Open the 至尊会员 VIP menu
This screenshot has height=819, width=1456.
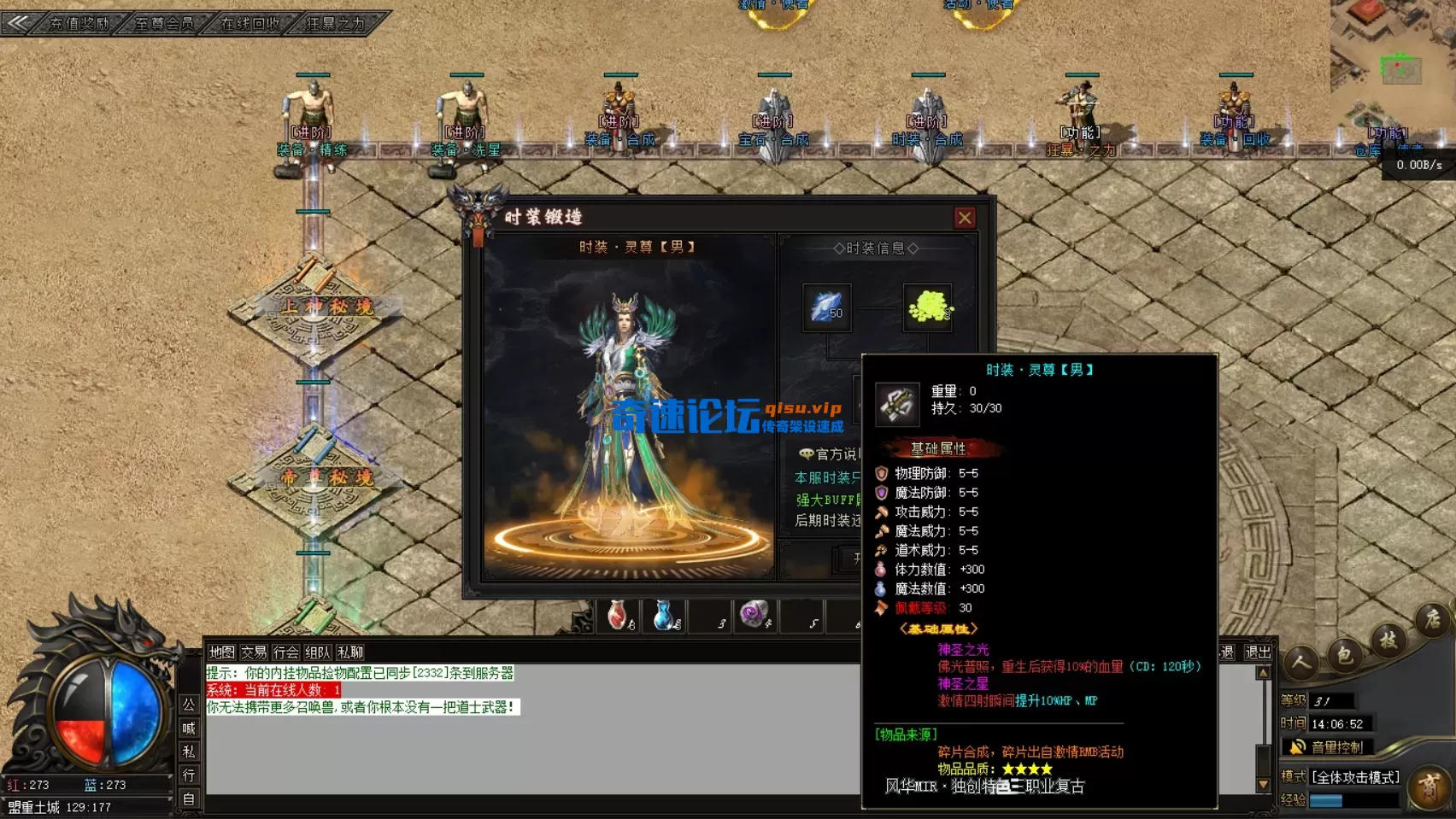coord(165,23)
